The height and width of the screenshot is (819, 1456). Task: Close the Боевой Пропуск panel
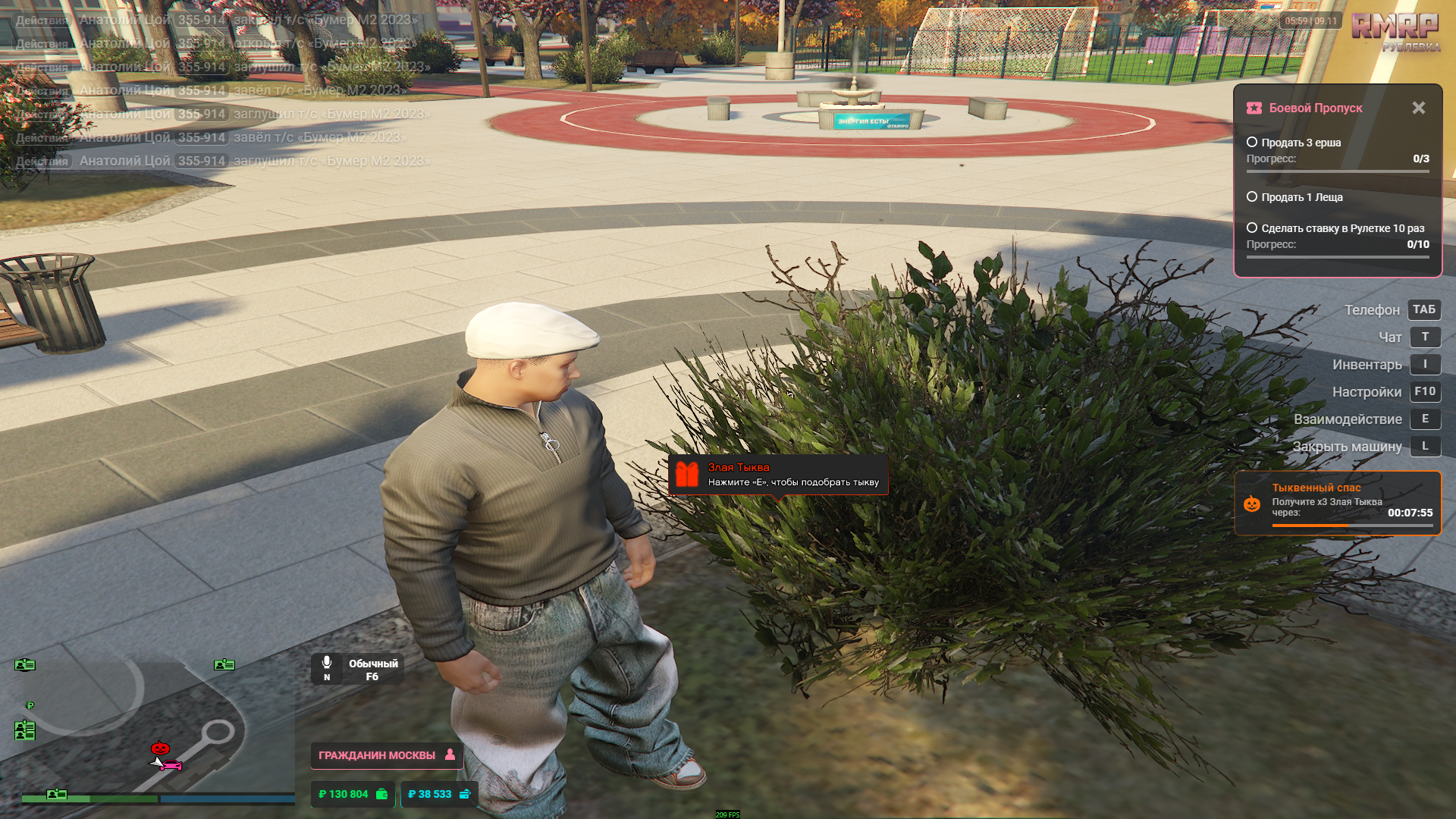1418,108
